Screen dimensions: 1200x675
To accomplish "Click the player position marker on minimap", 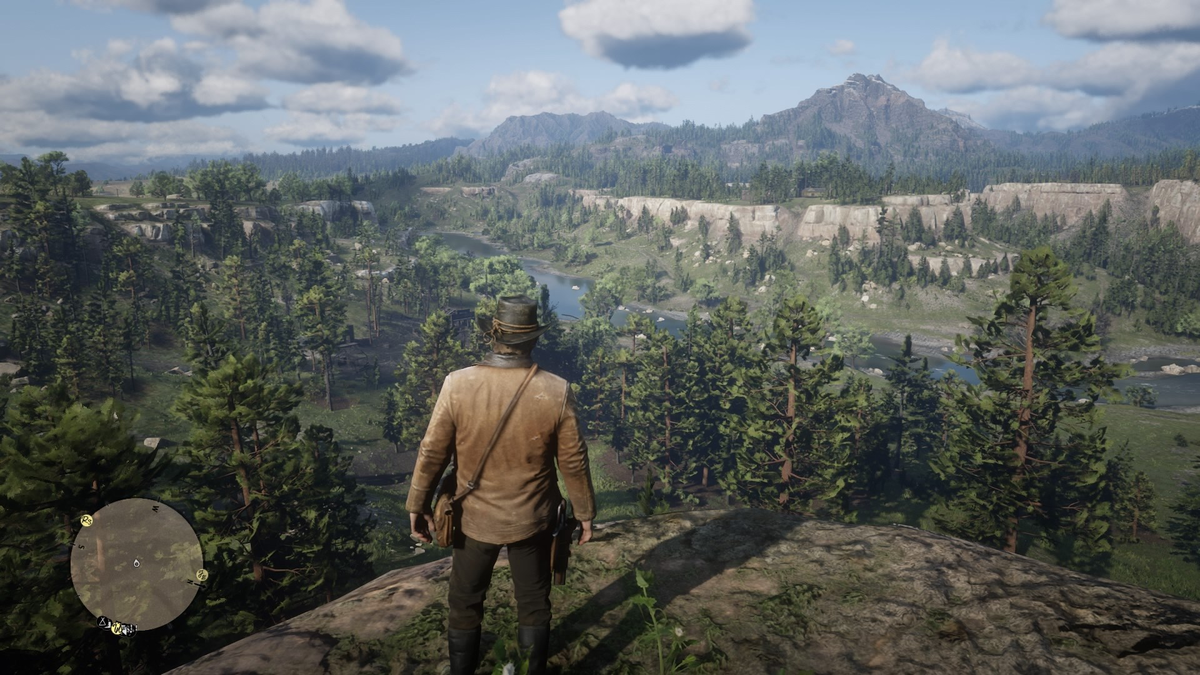I will 137,563.
